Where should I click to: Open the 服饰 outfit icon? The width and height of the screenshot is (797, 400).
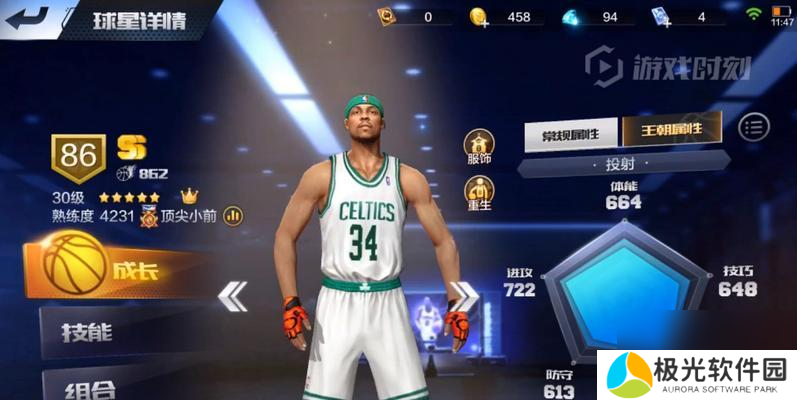click(x=479, y=144)
